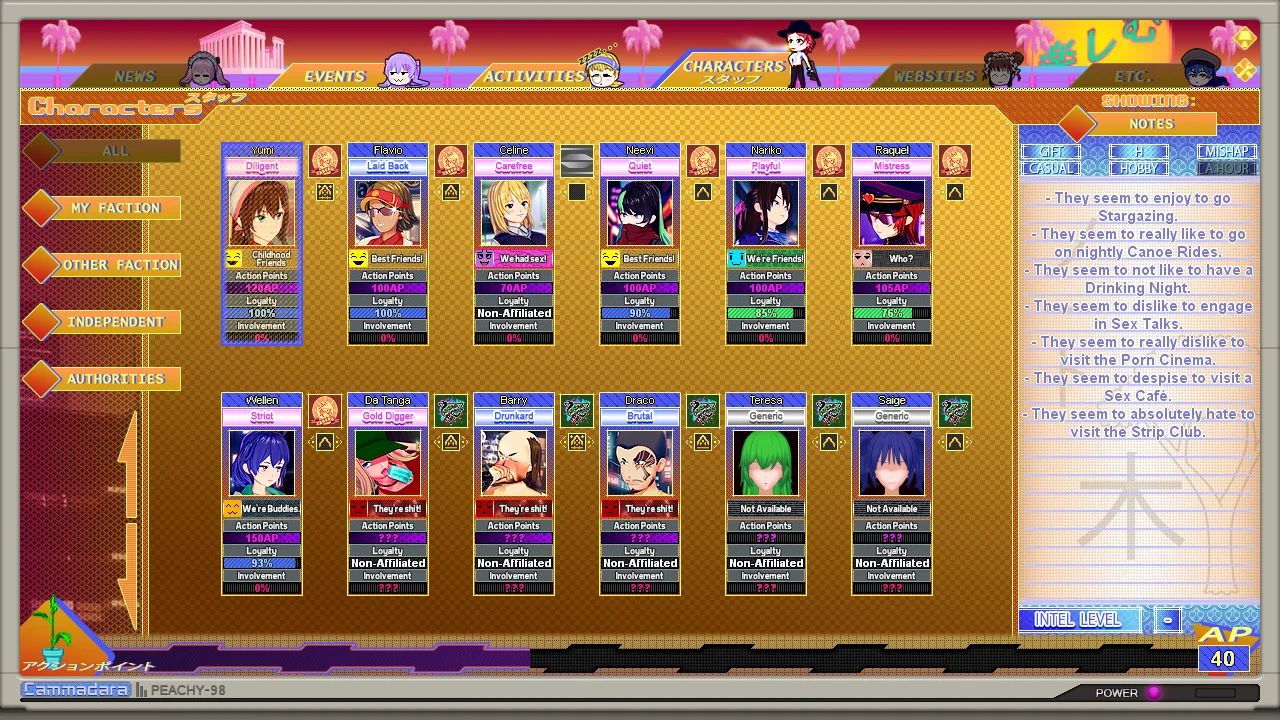Decrease the Intel Level with minus button
Screen dimensions: 1280x720
point(1167,620)
